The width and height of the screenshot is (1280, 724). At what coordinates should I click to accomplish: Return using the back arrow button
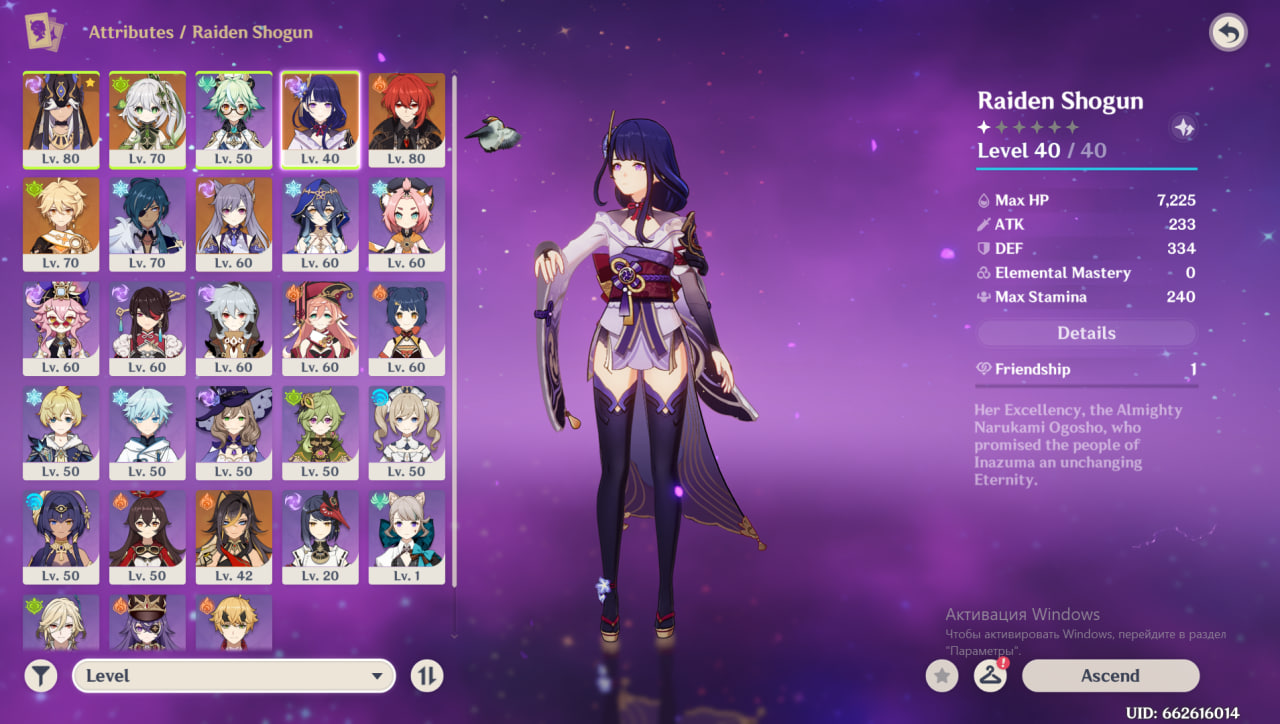(1227, 33)
